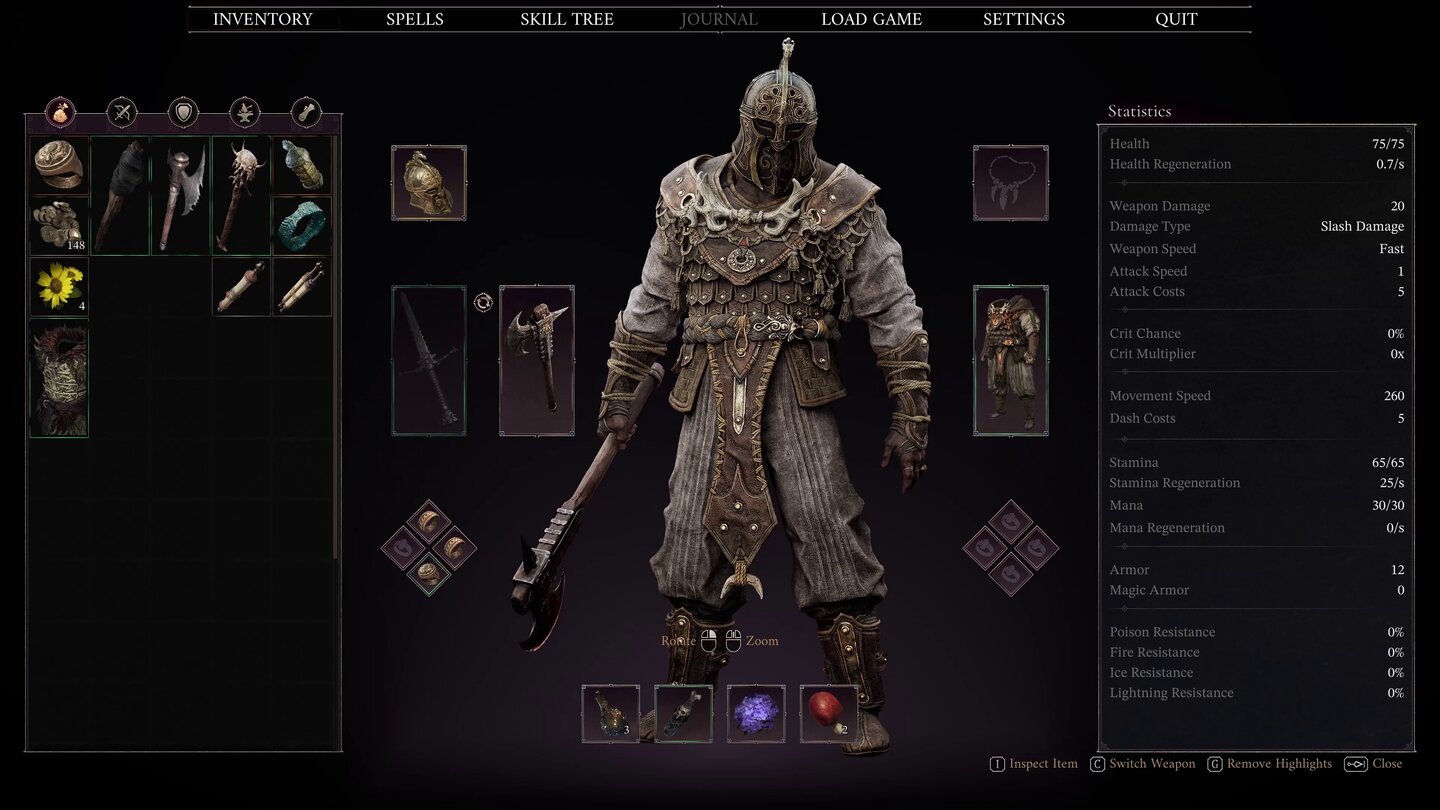Open the weapons filter tab icon
The image size is (1440, 810).
121,112
